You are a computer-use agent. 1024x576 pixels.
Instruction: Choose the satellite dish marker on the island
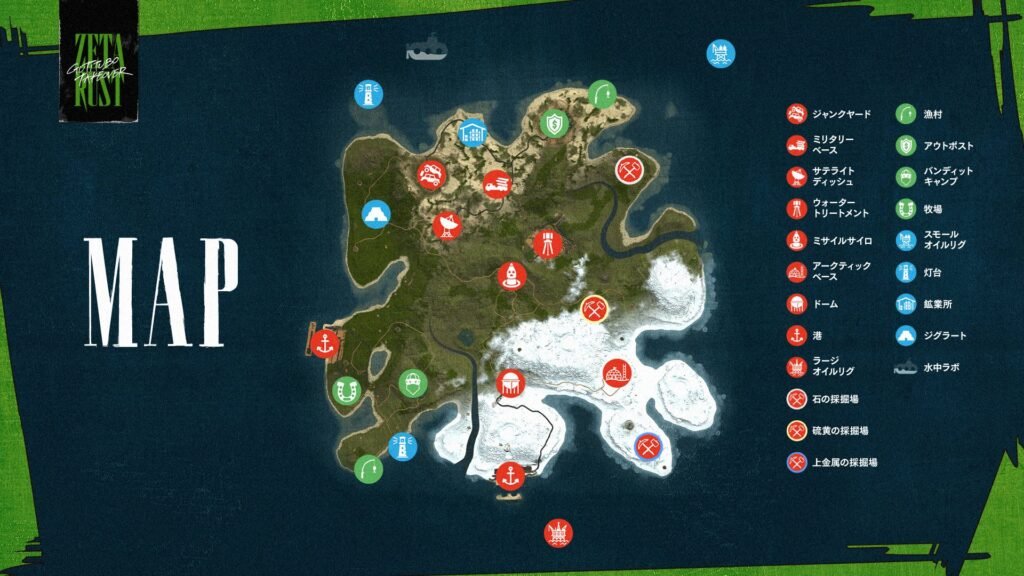pos(446,226)
